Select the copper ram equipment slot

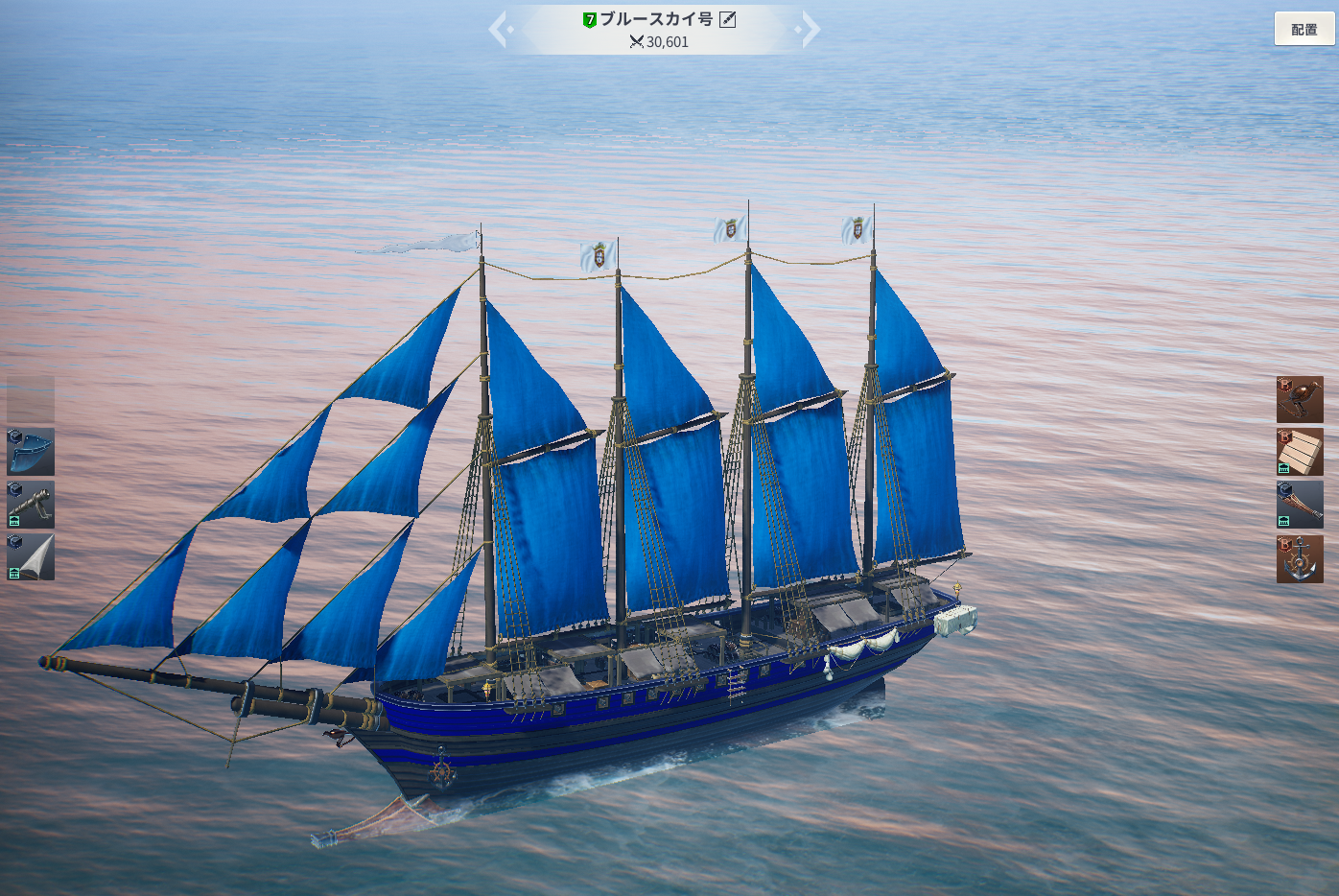coord(1300,505)
